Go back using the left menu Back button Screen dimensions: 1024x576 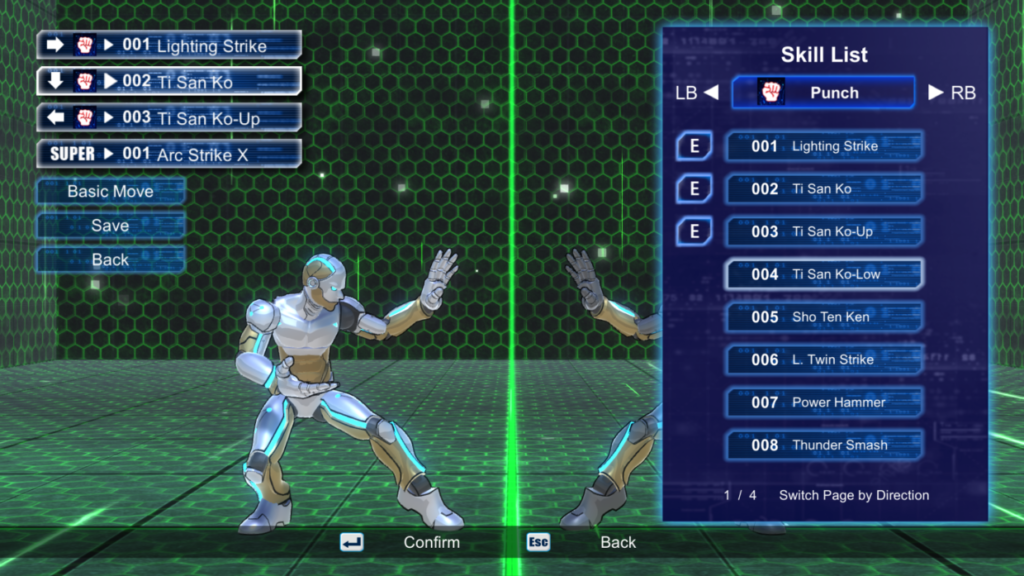(110, 260)
